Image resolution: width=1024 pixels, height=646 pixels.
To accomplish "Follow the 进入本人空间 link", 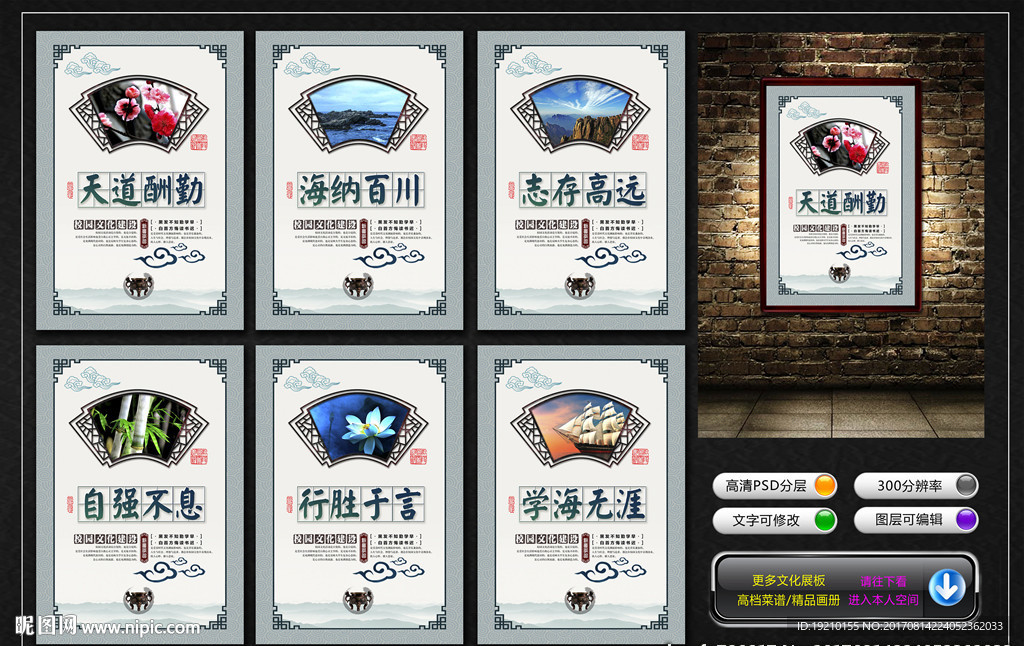I will coord(883,600).
